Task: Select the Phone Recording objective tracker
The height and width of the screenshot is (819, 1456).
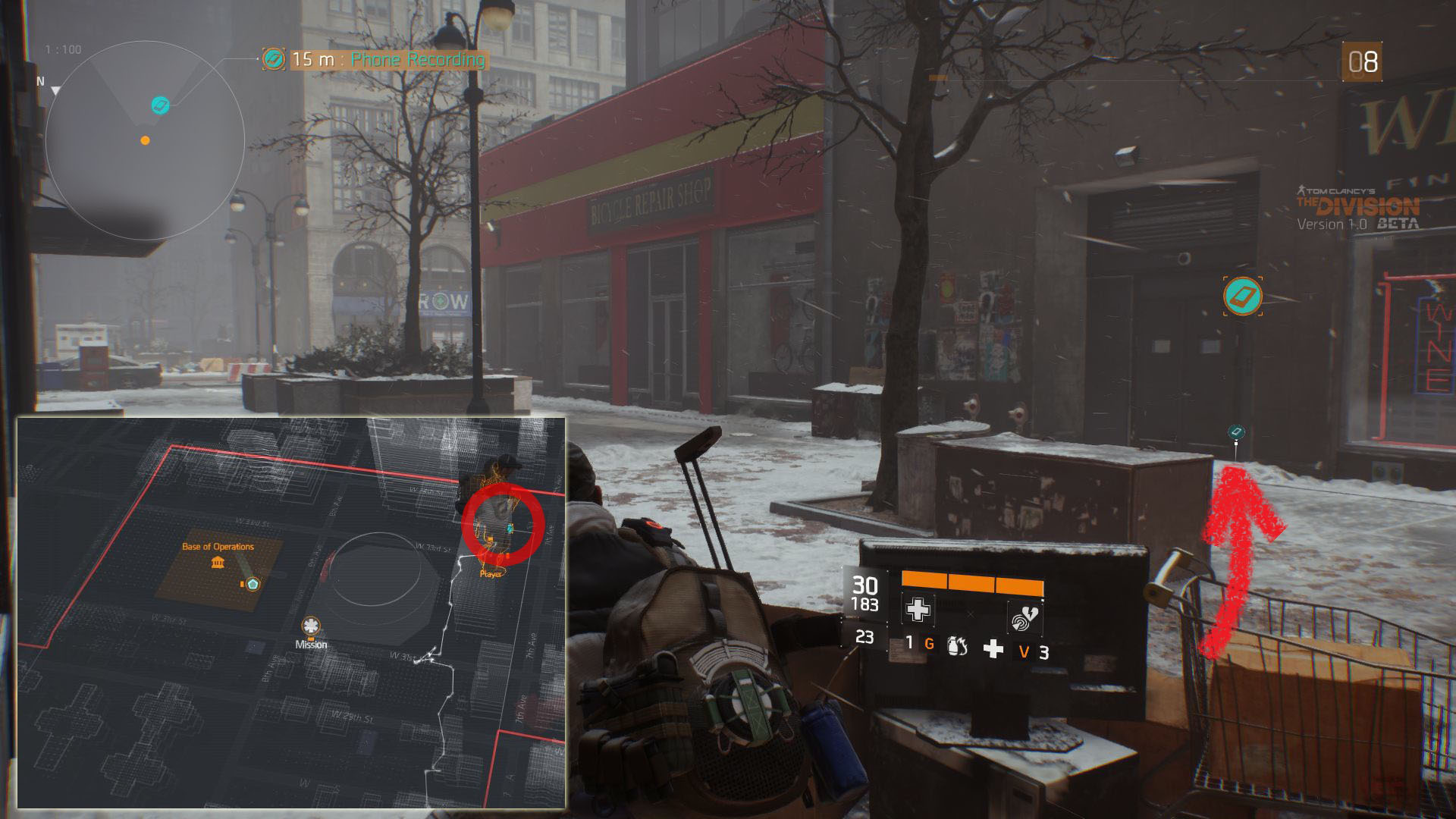Action: coord(375,59)
